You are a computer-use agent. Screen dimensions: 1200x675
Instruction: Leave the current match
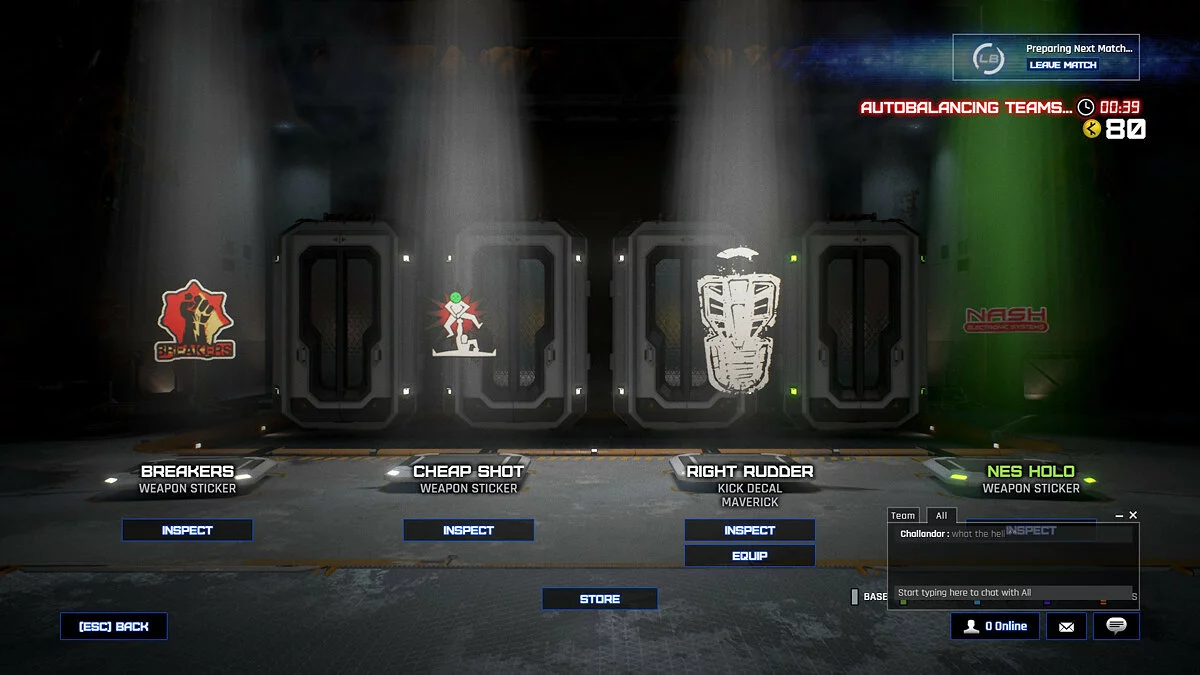(1063, 65)
